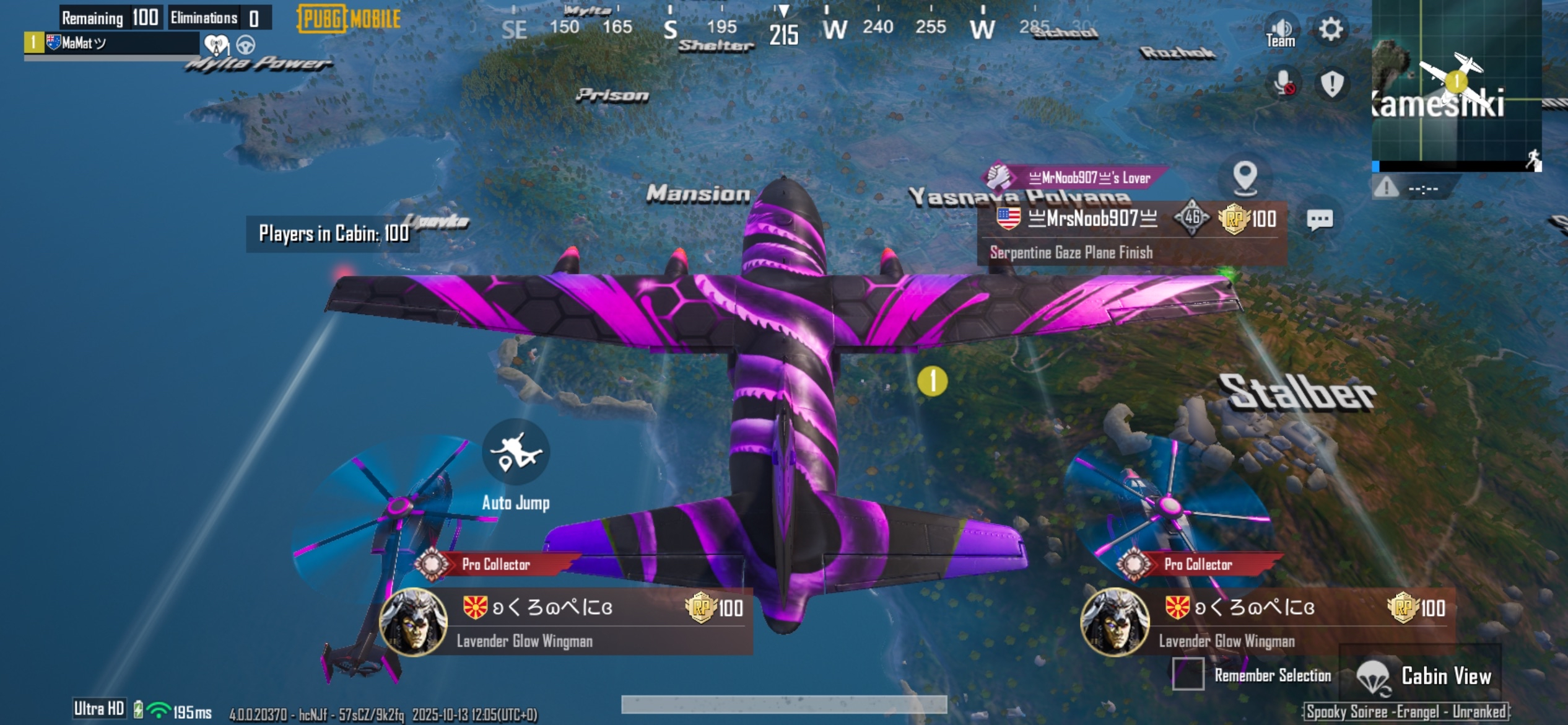Open the shield report icon
1568x725 pixels.
pyautogui.click(x=1331, y=84)
